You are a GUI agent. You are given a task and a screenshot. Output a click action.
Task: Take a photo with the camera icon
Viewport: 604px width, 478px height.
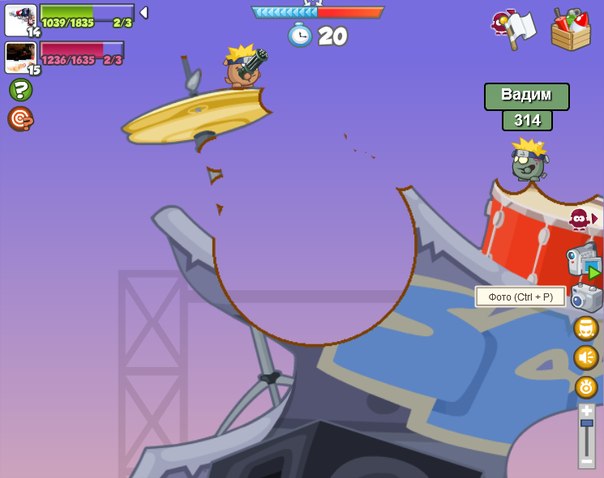tap(585, 297)
